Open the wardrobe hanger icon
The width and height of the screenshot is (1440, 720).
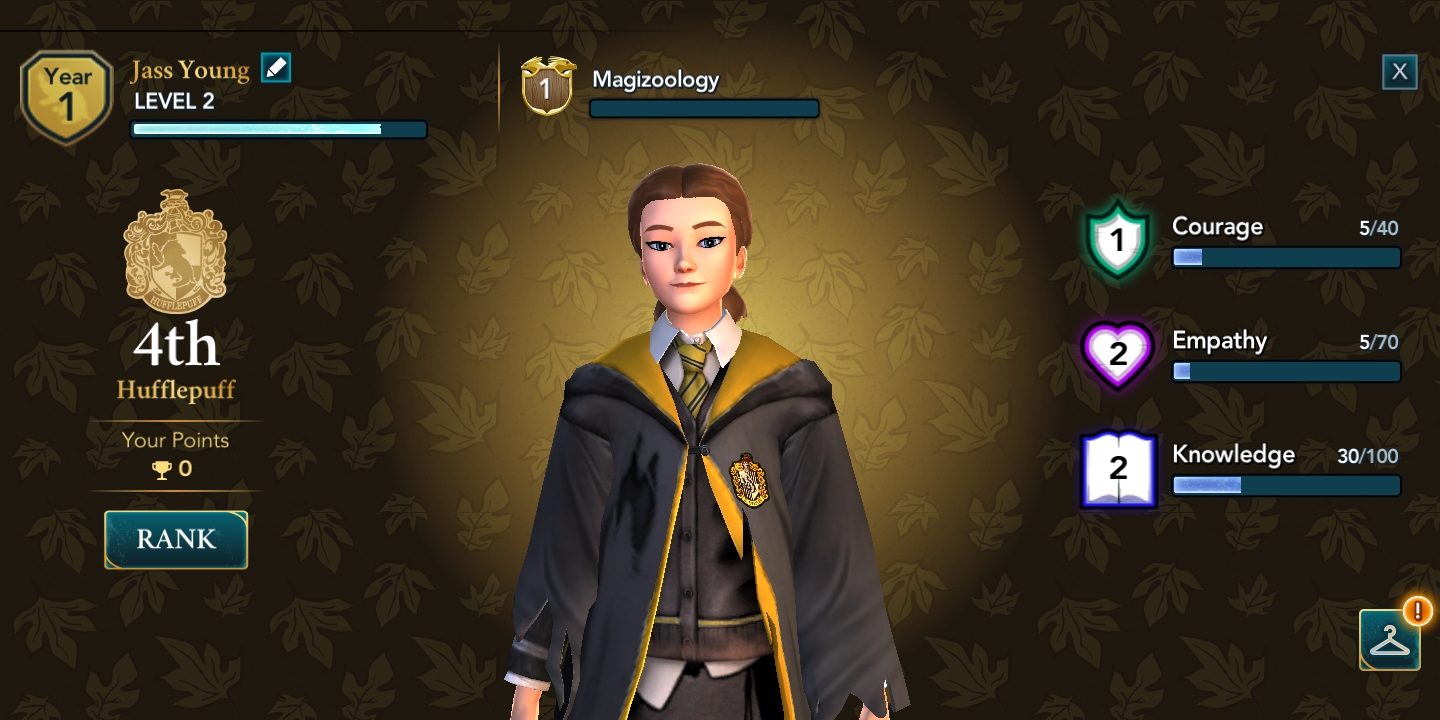coord(1389,640)
